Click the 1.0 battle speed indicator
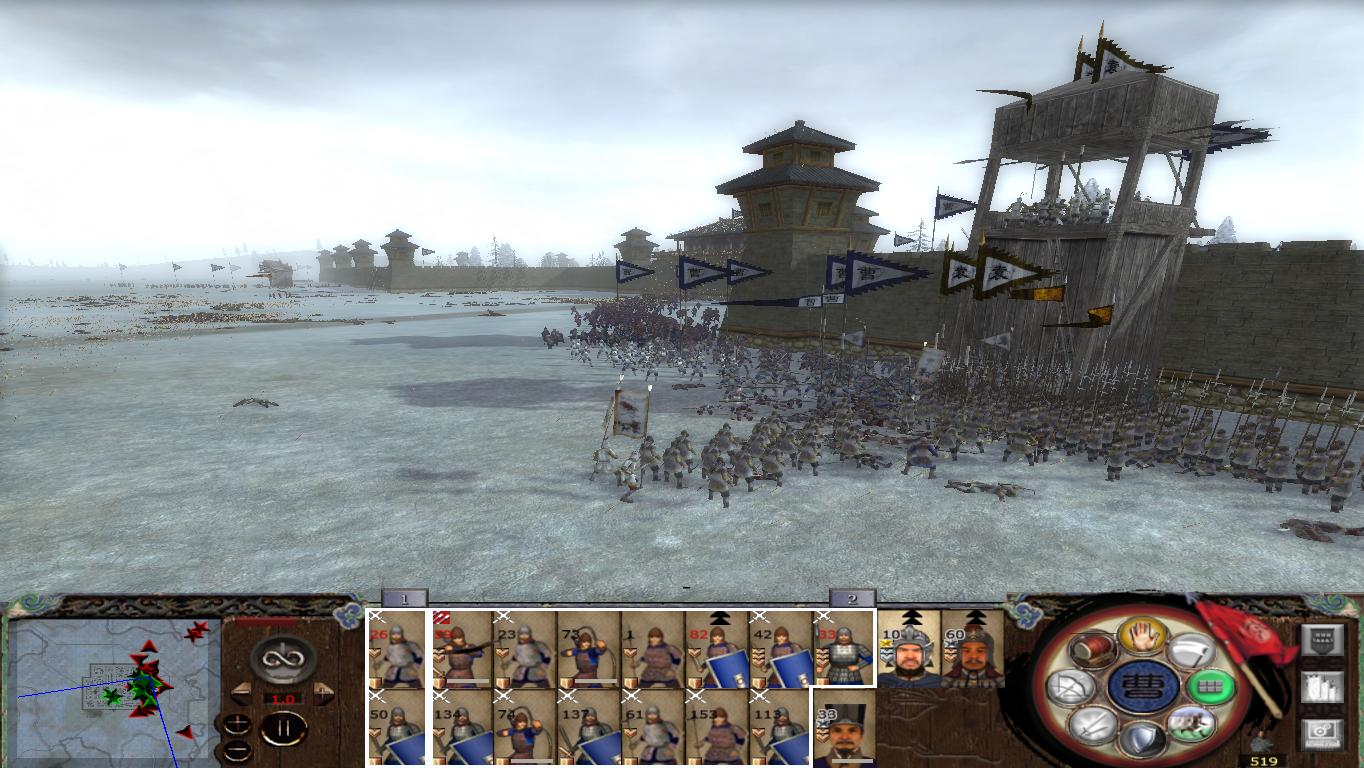 click(x=283, y=698)
